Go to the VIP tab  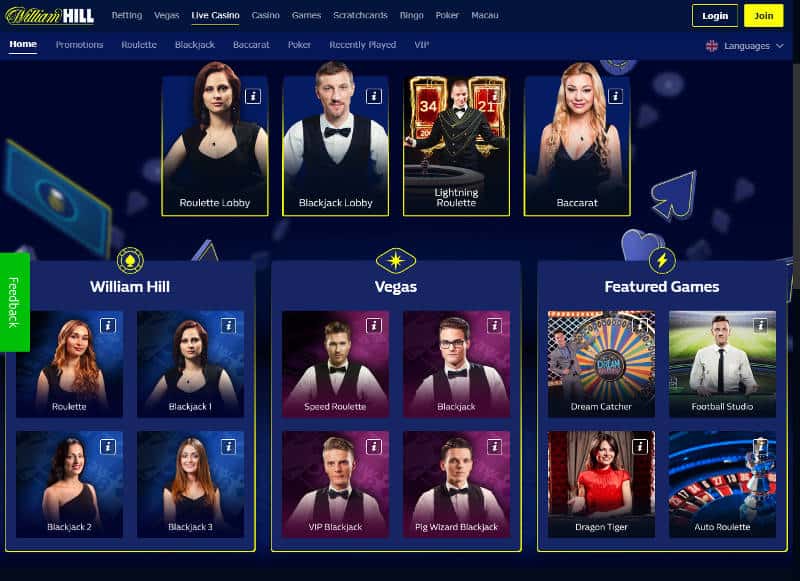[x=422, y=45]
